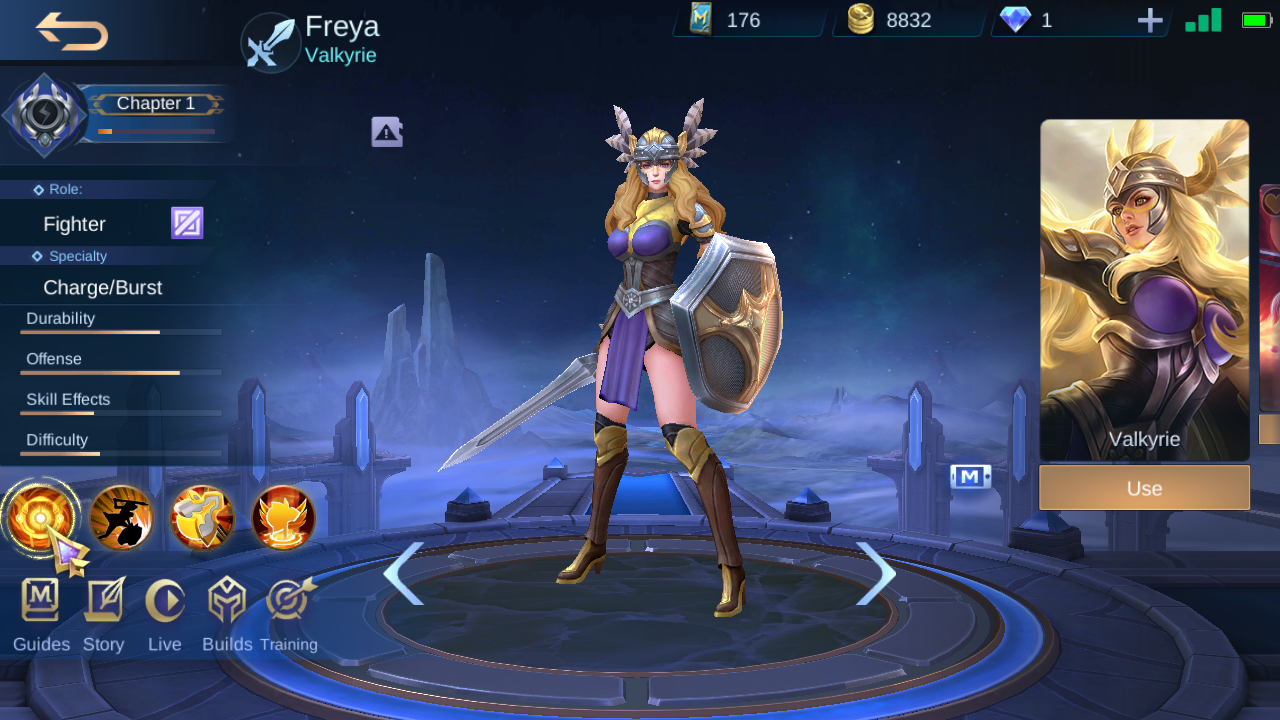Tap the M emblem icon beside the stage

tap(971, 477)
